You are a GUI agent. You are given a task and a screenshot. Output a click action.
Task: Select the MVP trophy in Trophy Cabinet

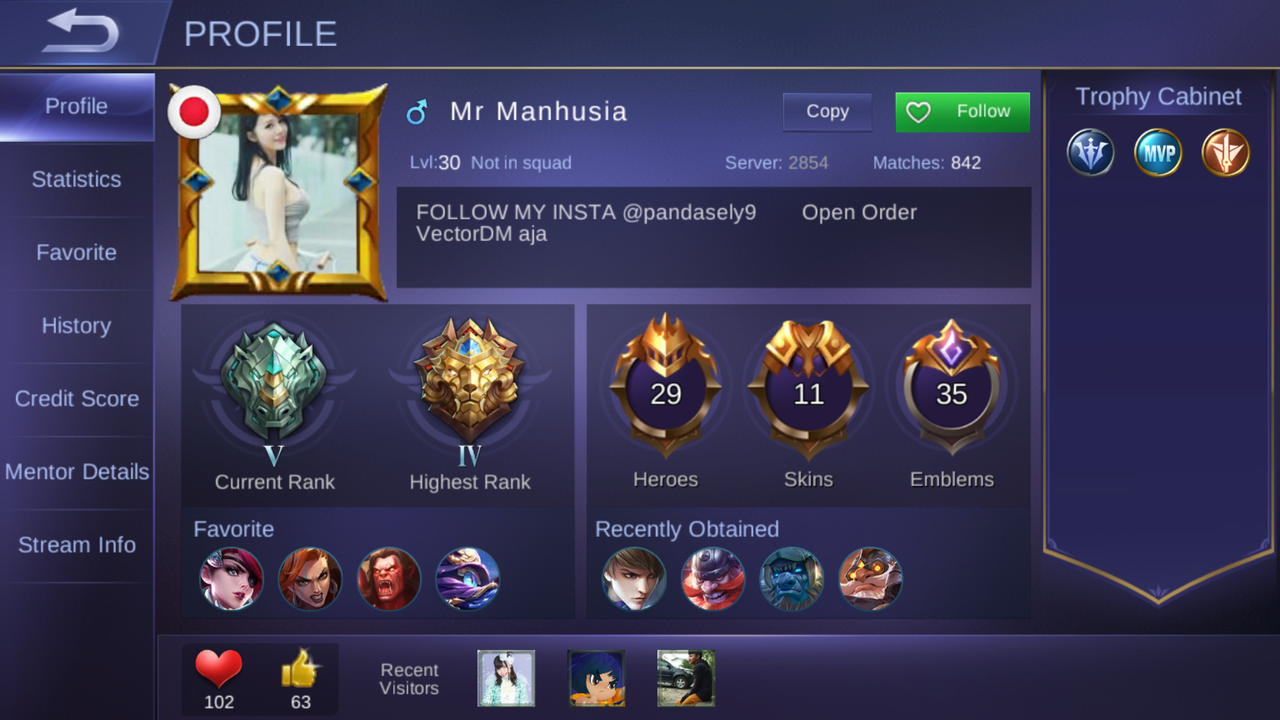pyautogui.click(x=1158, y=154)
